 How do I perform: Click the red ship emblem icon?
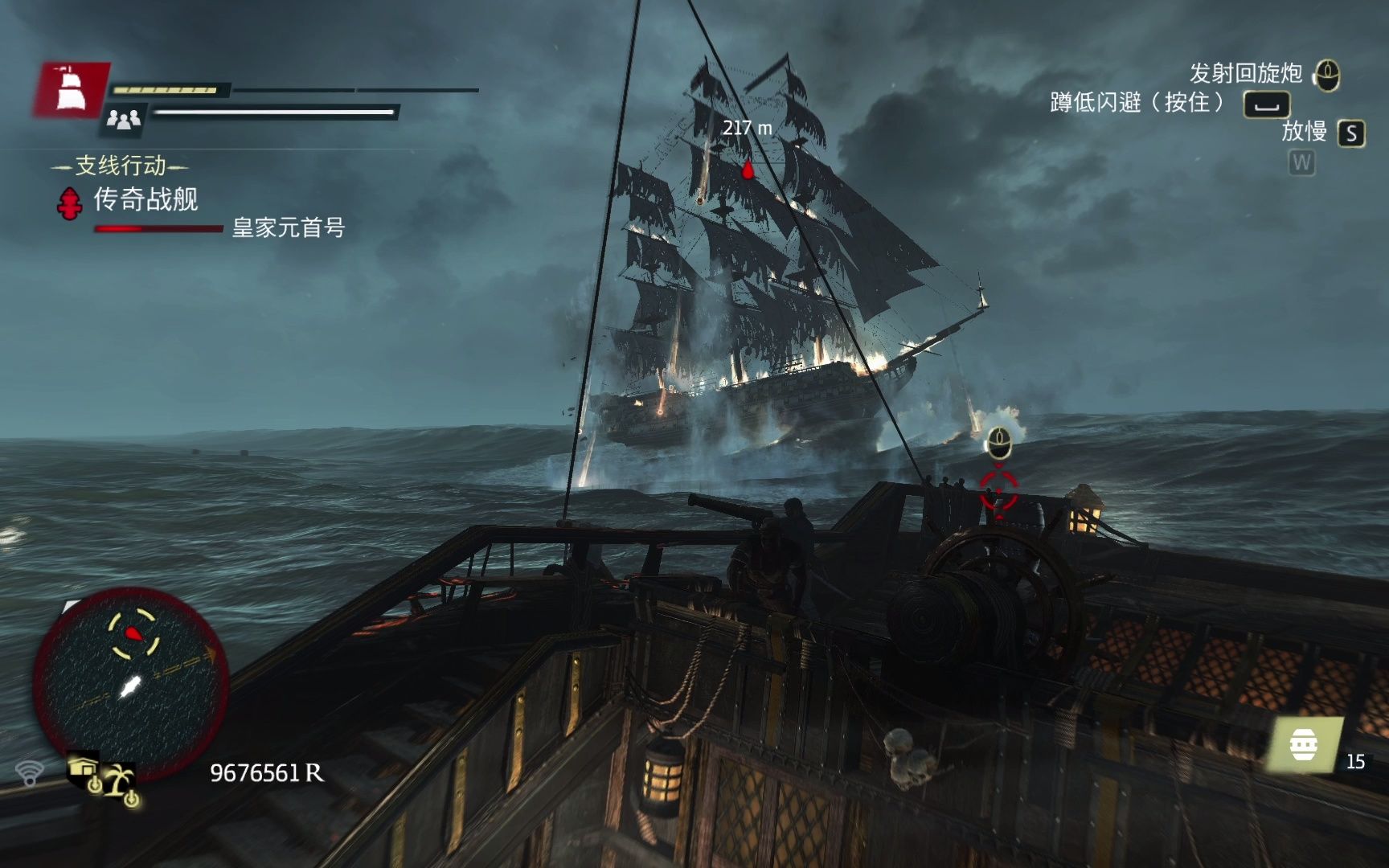click(x=71, y=88)
